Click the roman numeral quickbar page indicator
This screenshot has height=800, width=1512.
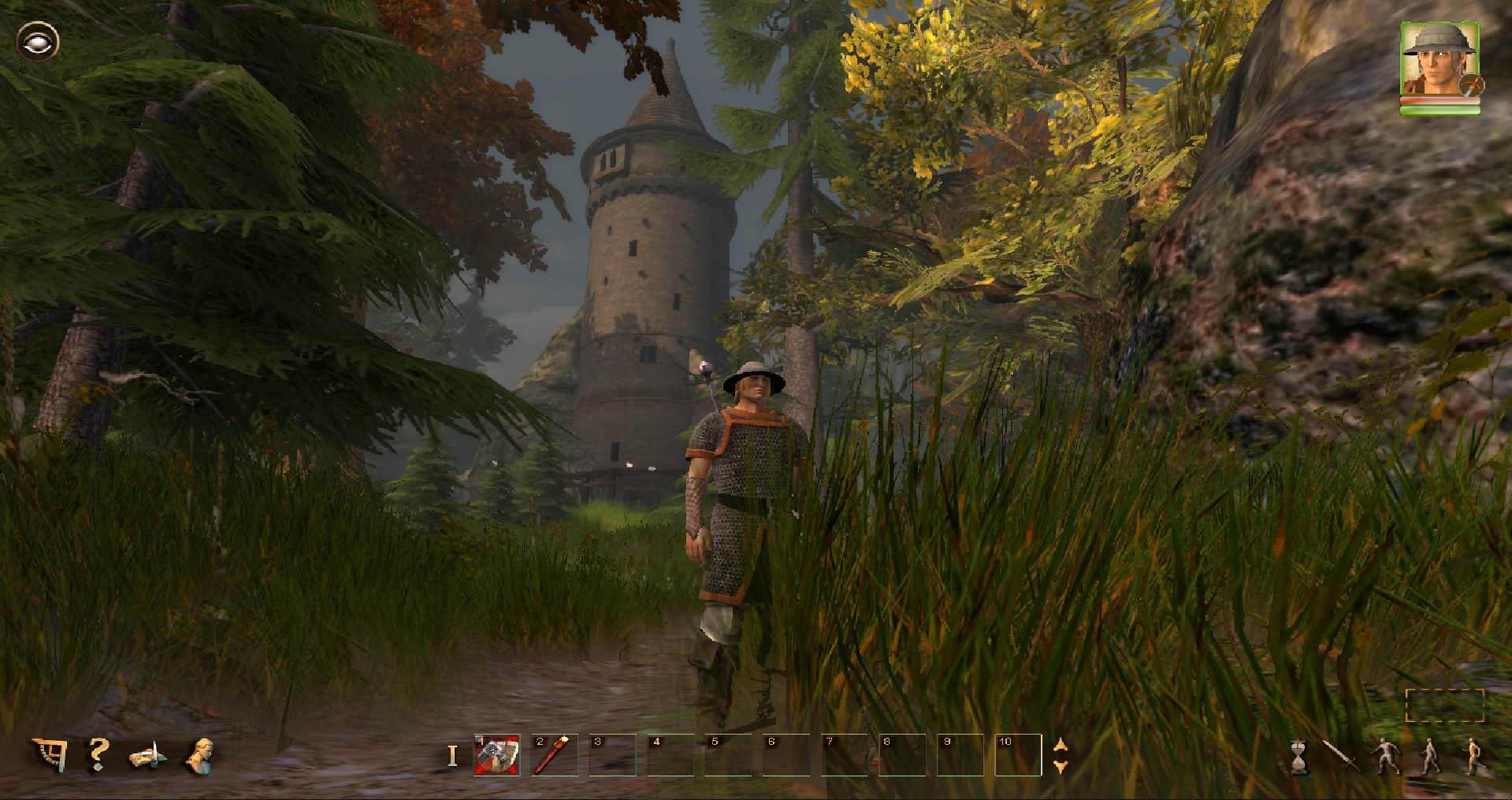point(452,755)
